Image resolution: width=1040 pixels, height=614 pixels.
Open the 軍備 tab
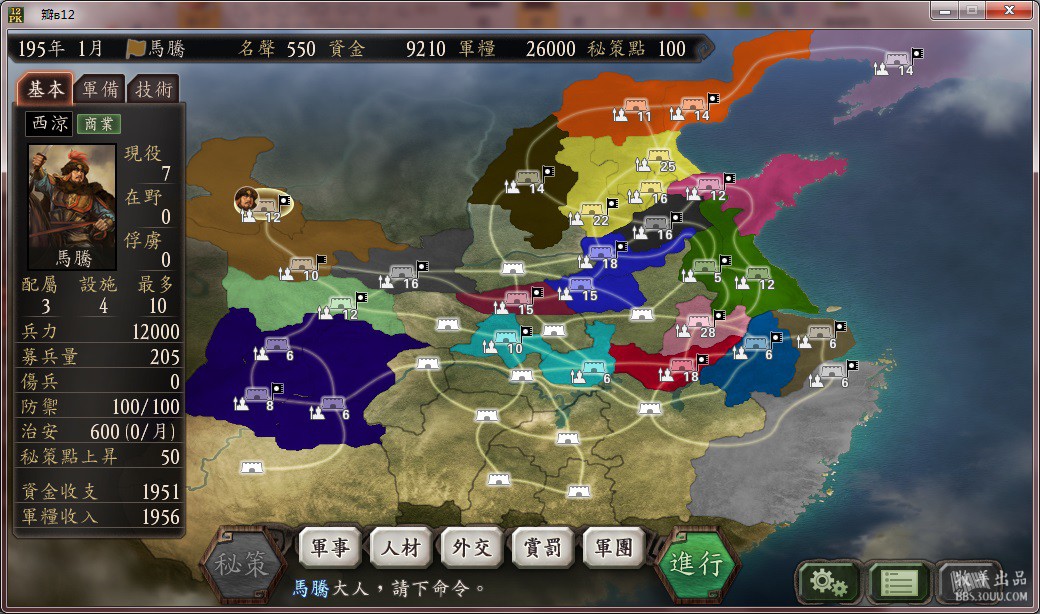coord(100,89)
